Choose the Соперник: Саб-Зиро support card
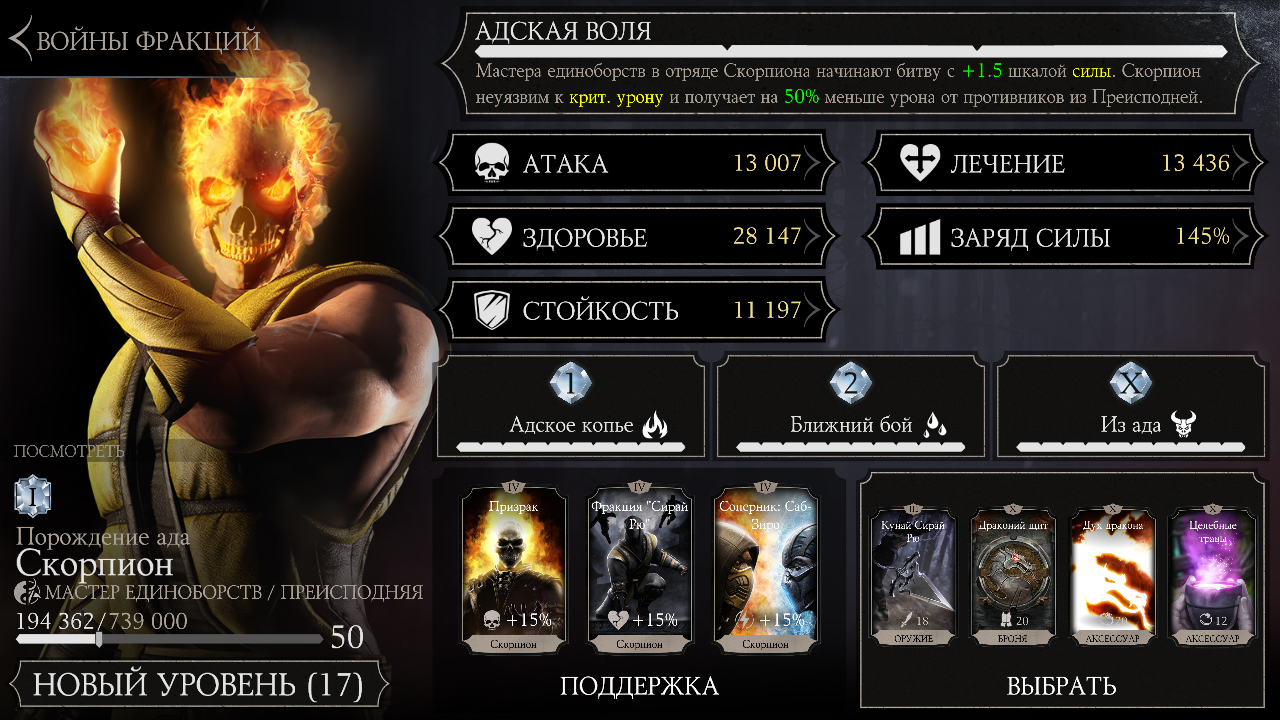This screenshot has width=1280, height=720. pyautogui.click(x=766, y=567)
